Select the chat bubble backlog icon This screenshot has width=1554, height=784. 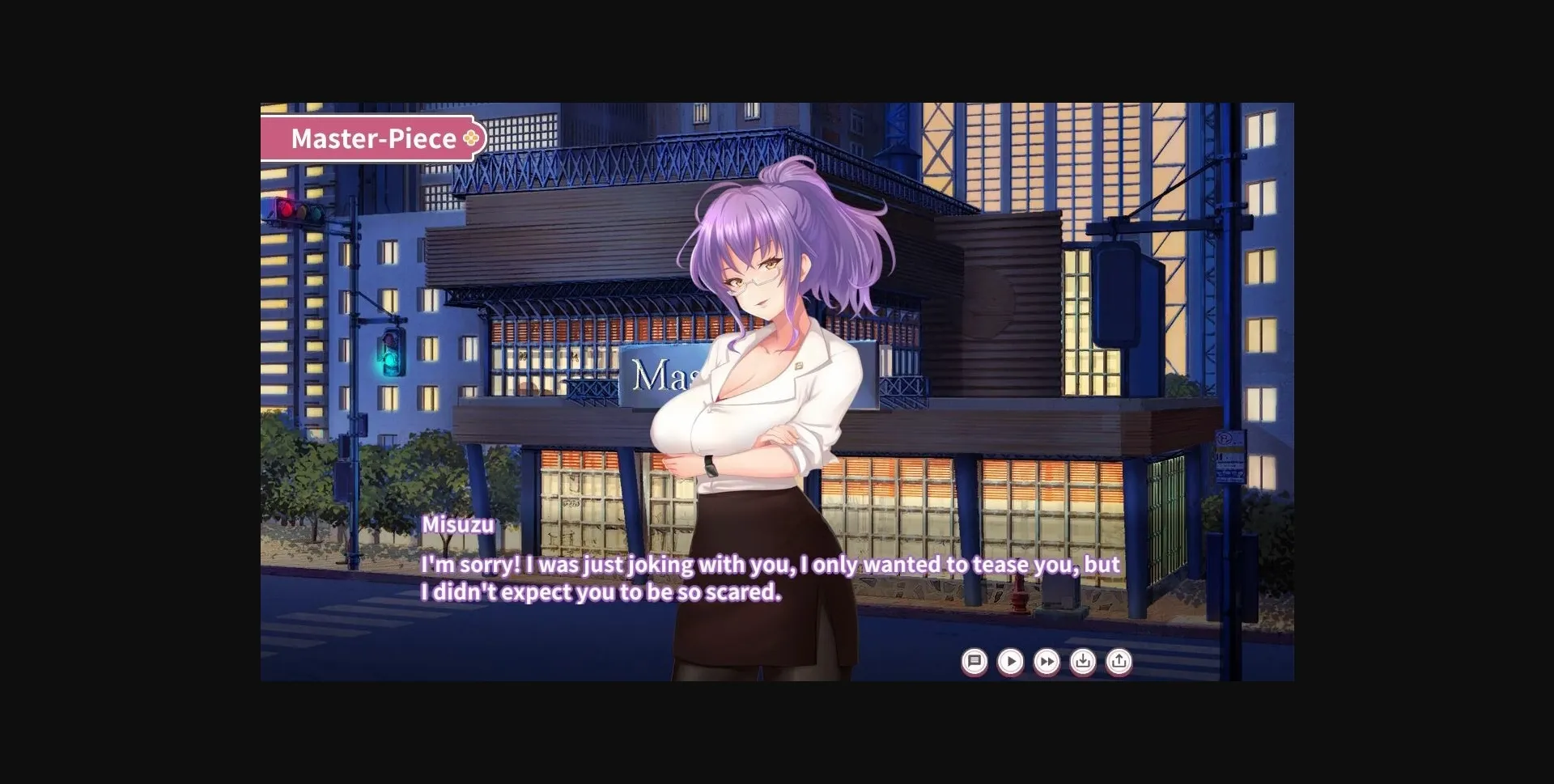pos(975,662)
